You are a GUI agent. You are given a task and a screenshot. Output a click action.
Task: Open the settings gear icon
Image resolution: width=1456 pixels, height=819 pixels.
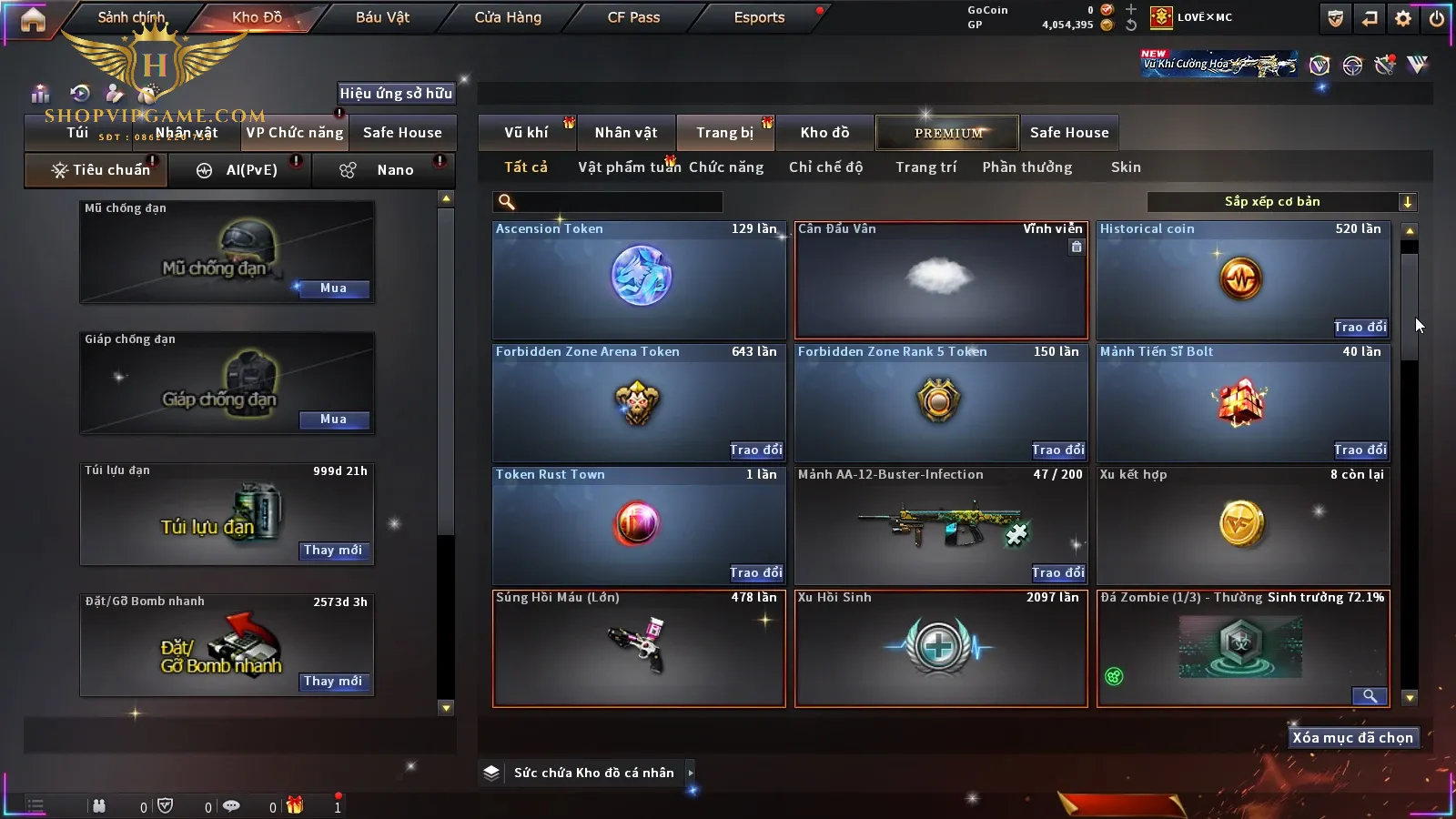pyautogui.click(x=1403, y=18)
